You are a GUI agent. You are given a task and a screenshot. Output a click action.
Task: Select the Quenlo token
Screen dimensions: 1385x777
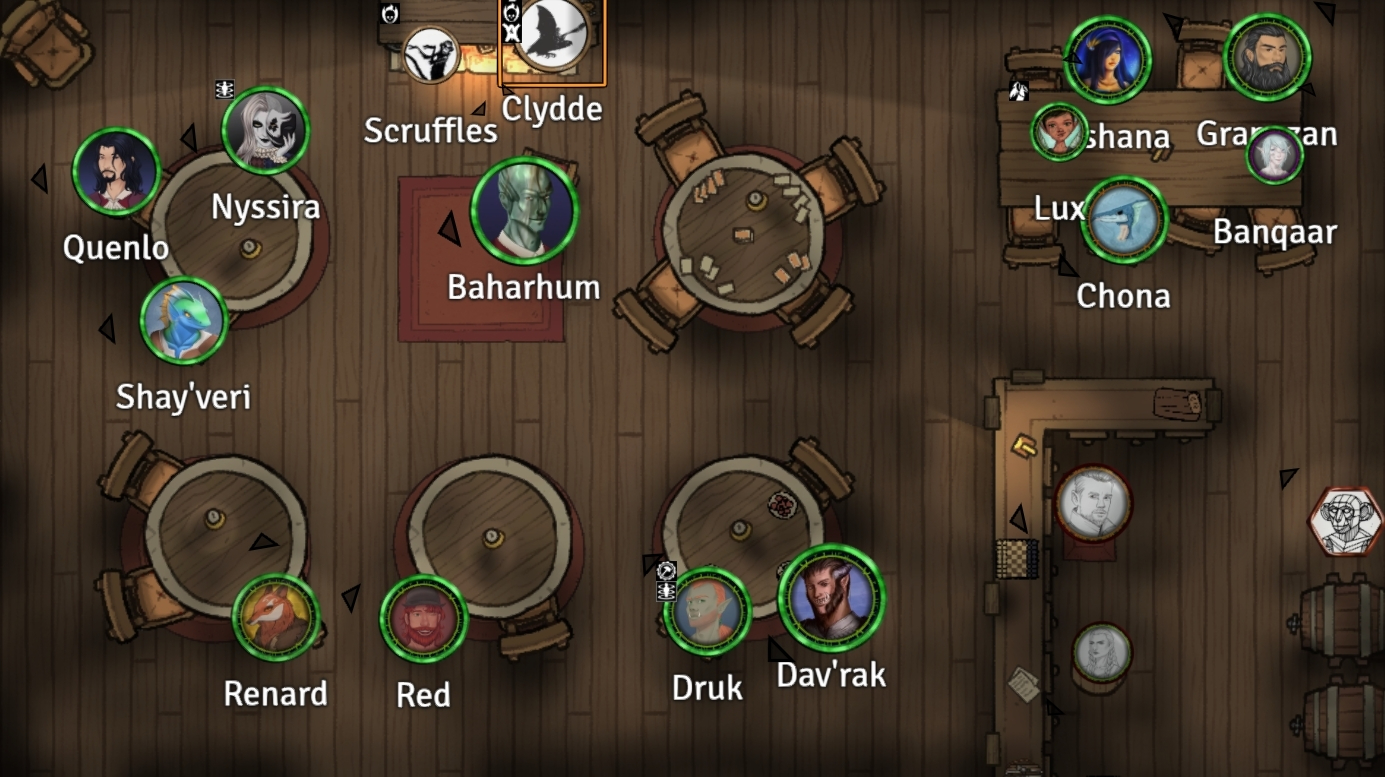pos(116,172)
